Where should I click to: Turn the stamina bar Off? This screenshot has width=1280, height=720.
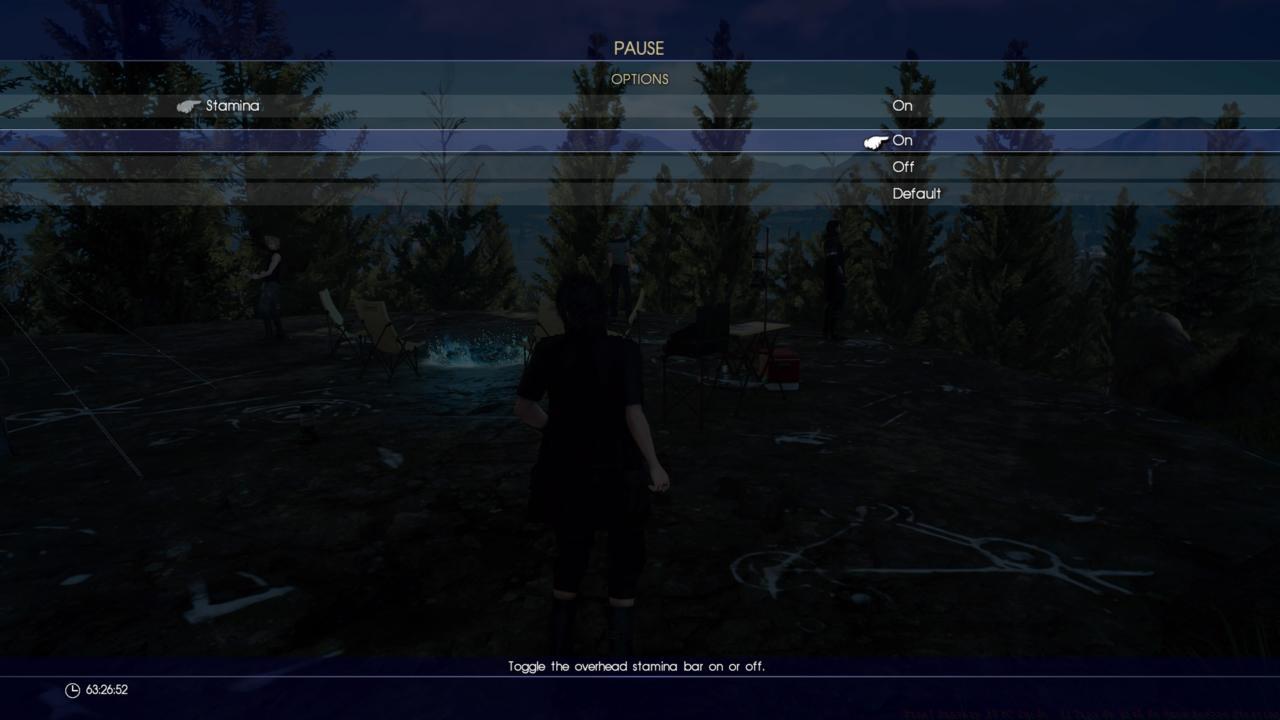(903, 167)
